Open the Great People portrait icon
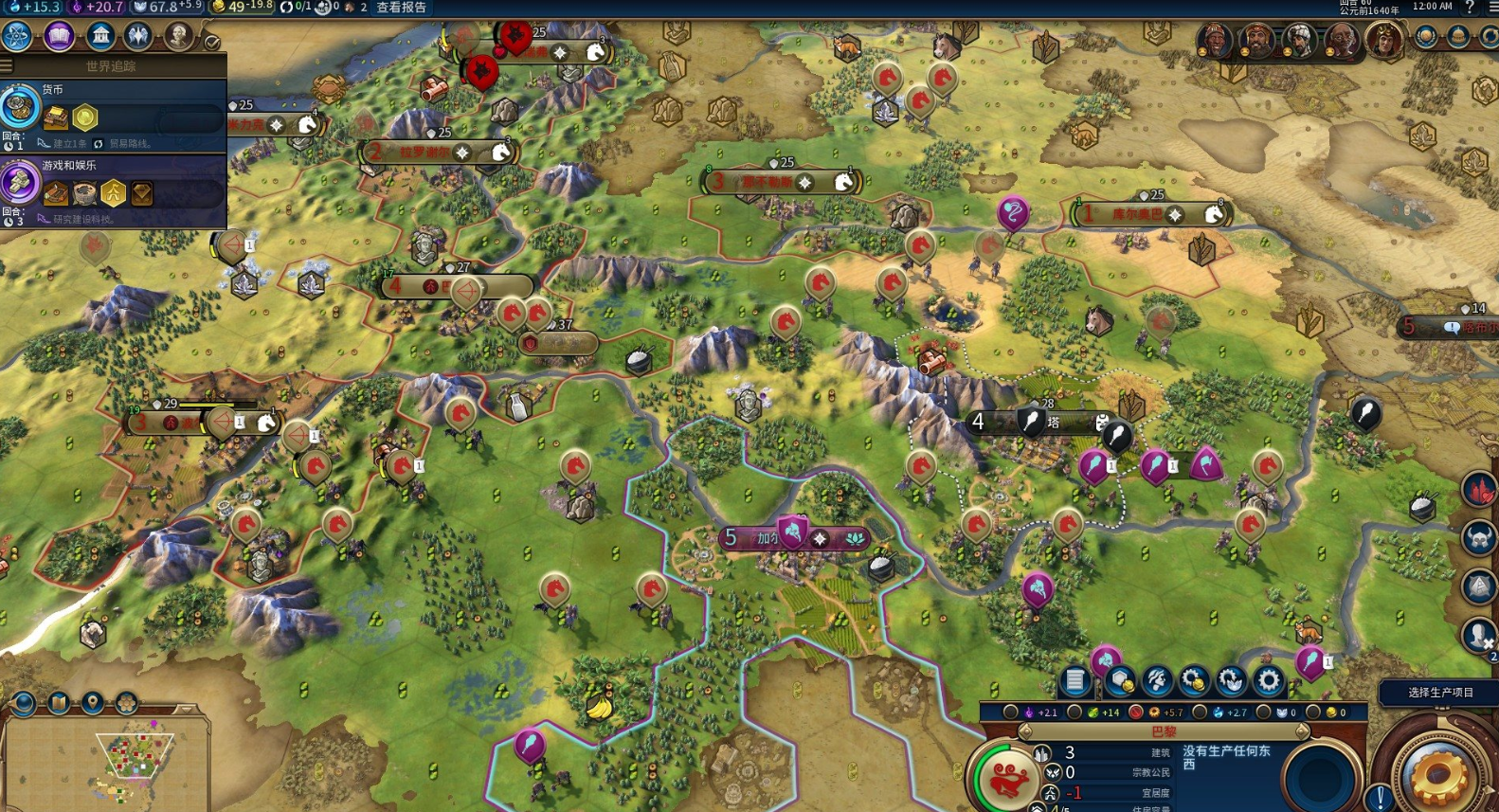The width and height of the screenshot is (1499, 812). pos(178,37)
